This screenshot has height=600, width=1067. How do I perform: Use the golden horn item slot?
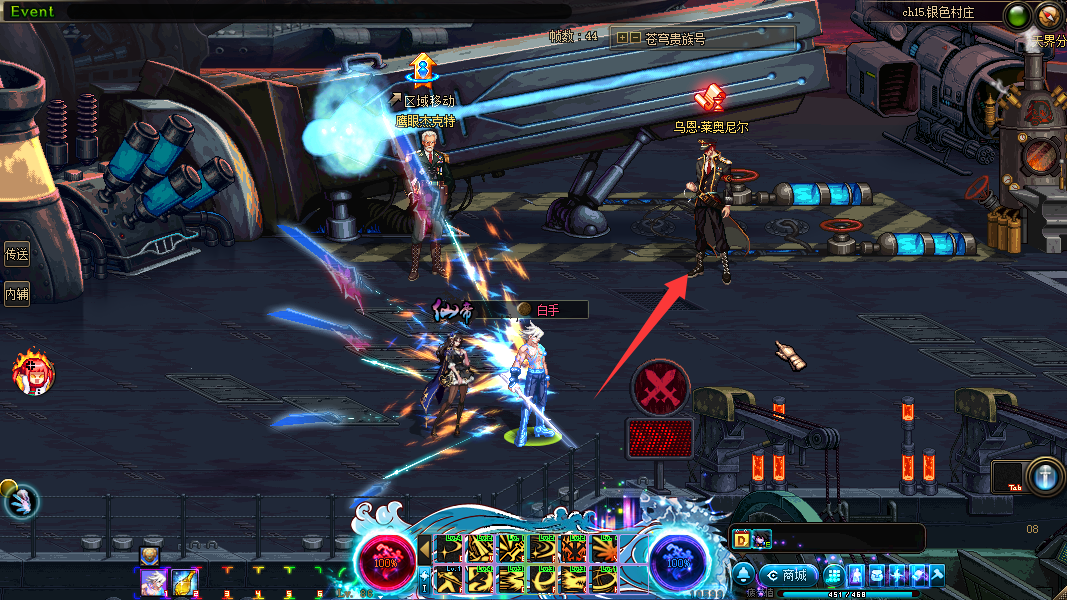[x=184, y=581]
